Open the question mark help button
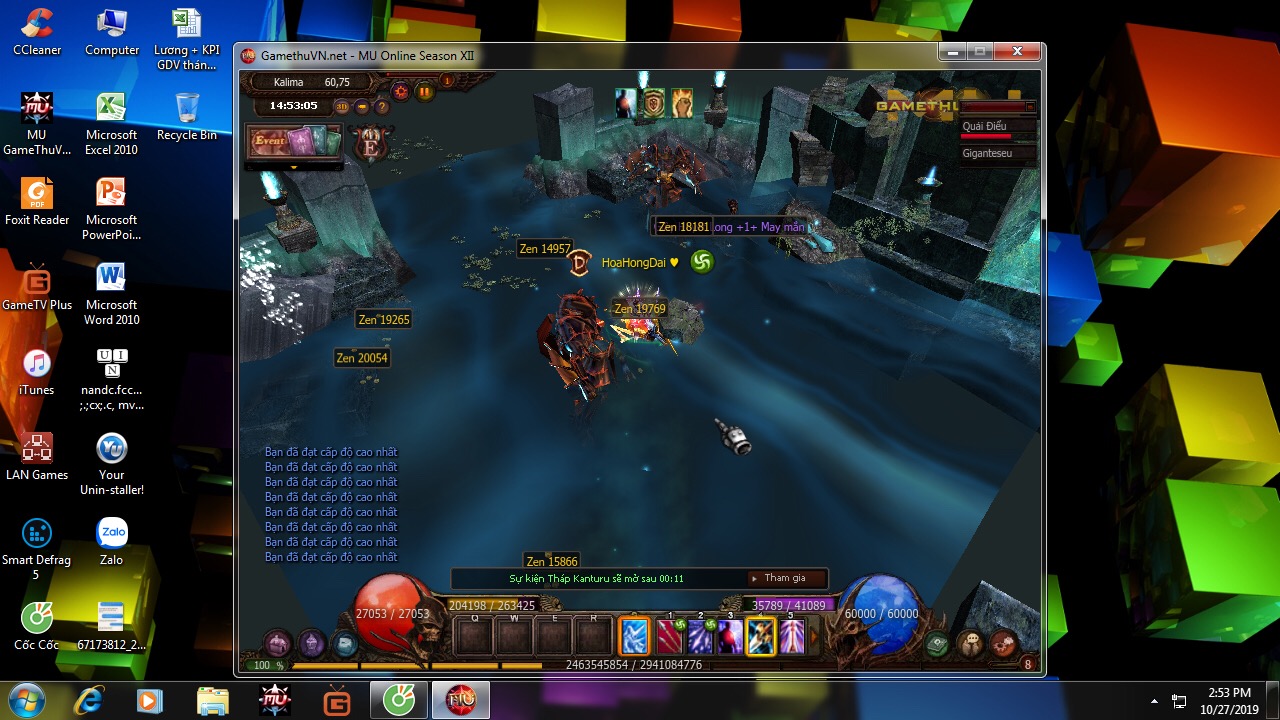 tap(381, 106)
